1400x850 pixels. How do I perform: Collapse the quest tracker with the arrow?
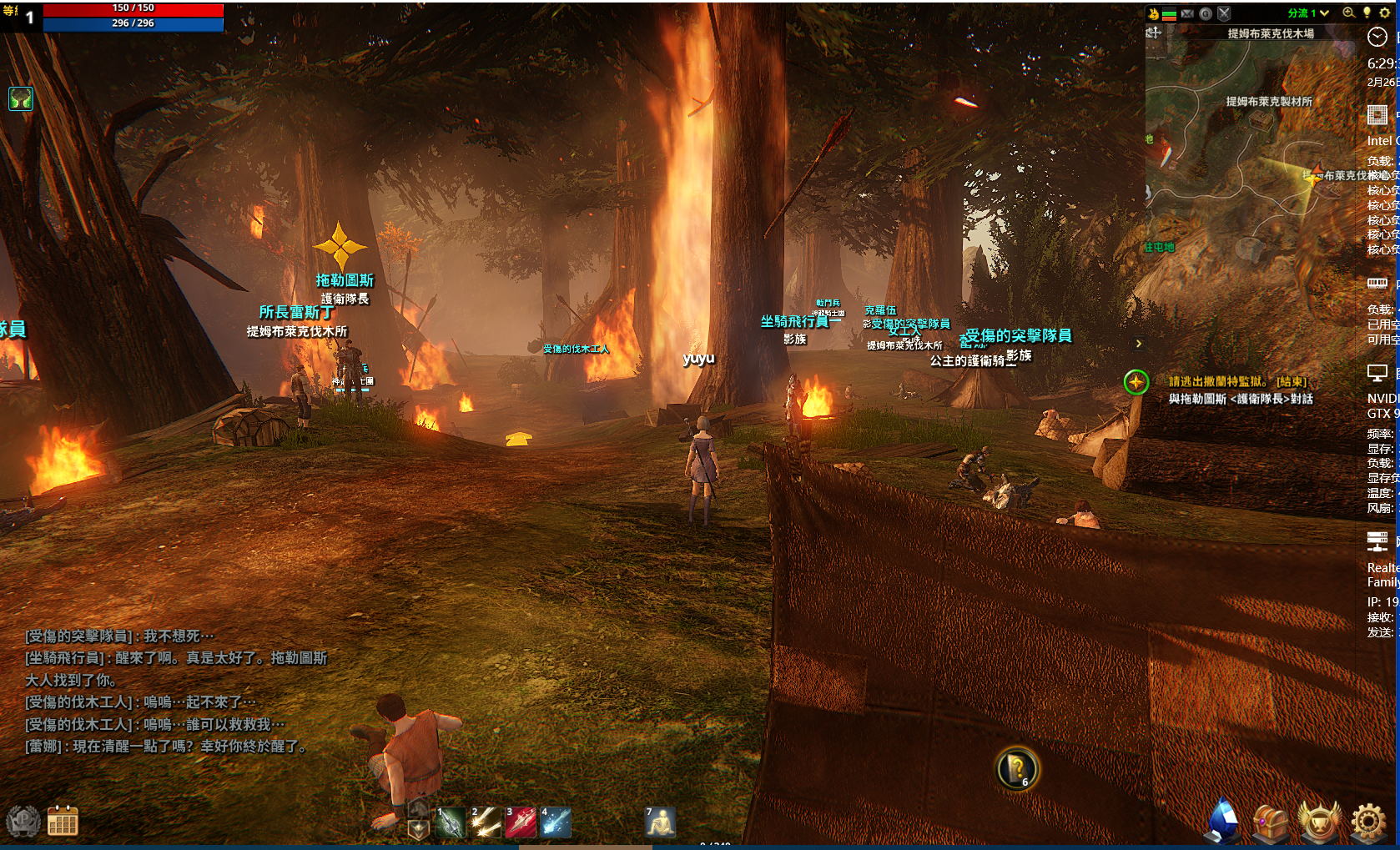pyautogui.click(x=1139, y=344)
